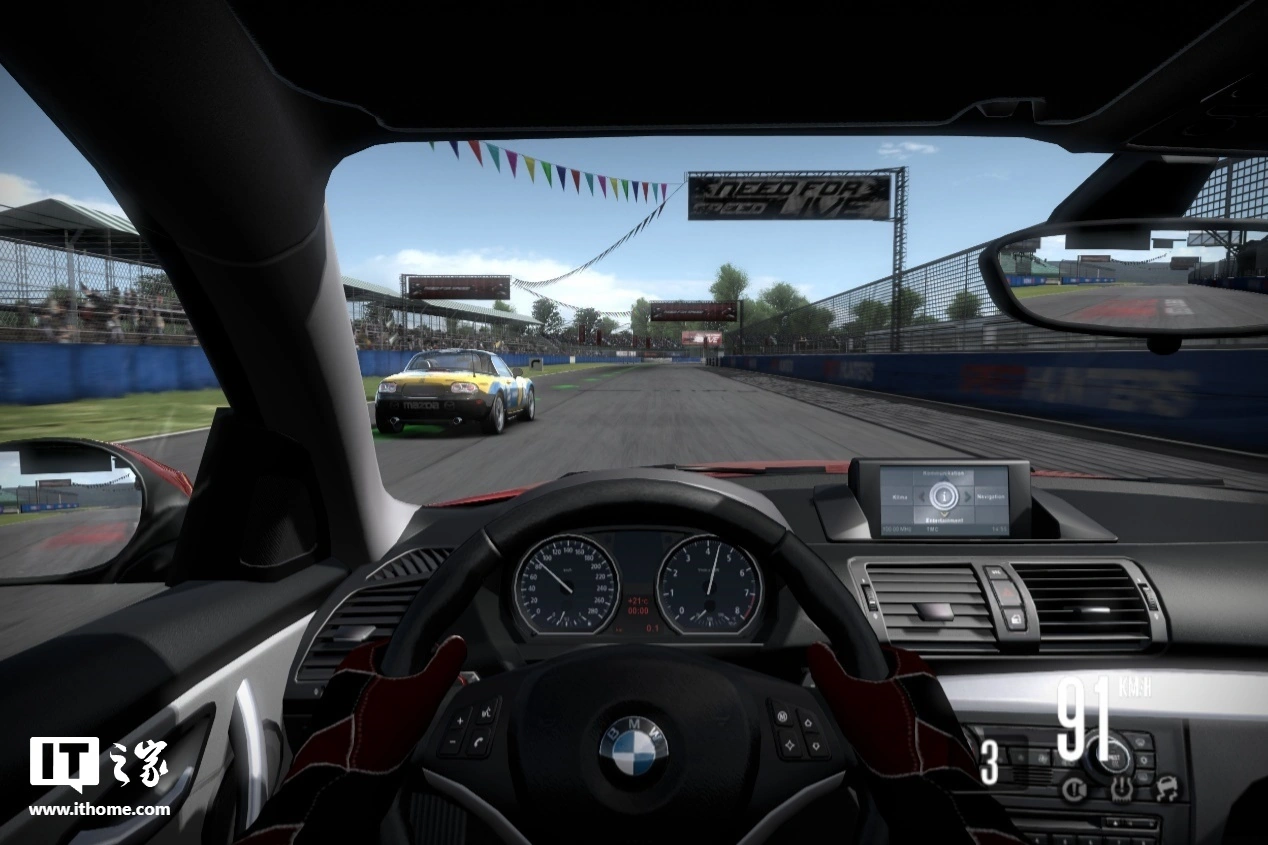
Task: Click the brake assist HUD icon
Action: (1074, 789)
